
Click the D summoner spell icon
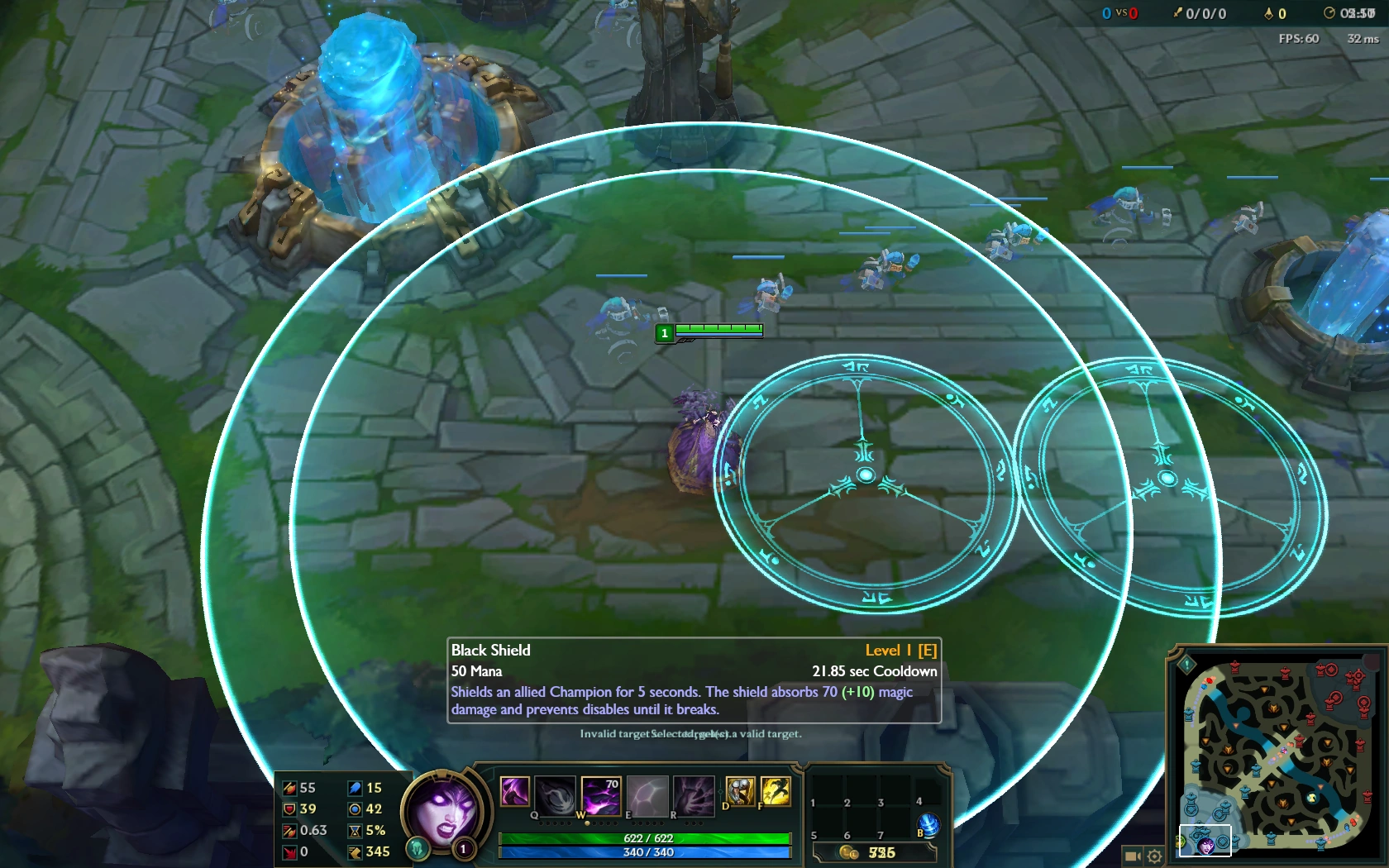click(x=741, y=791)
